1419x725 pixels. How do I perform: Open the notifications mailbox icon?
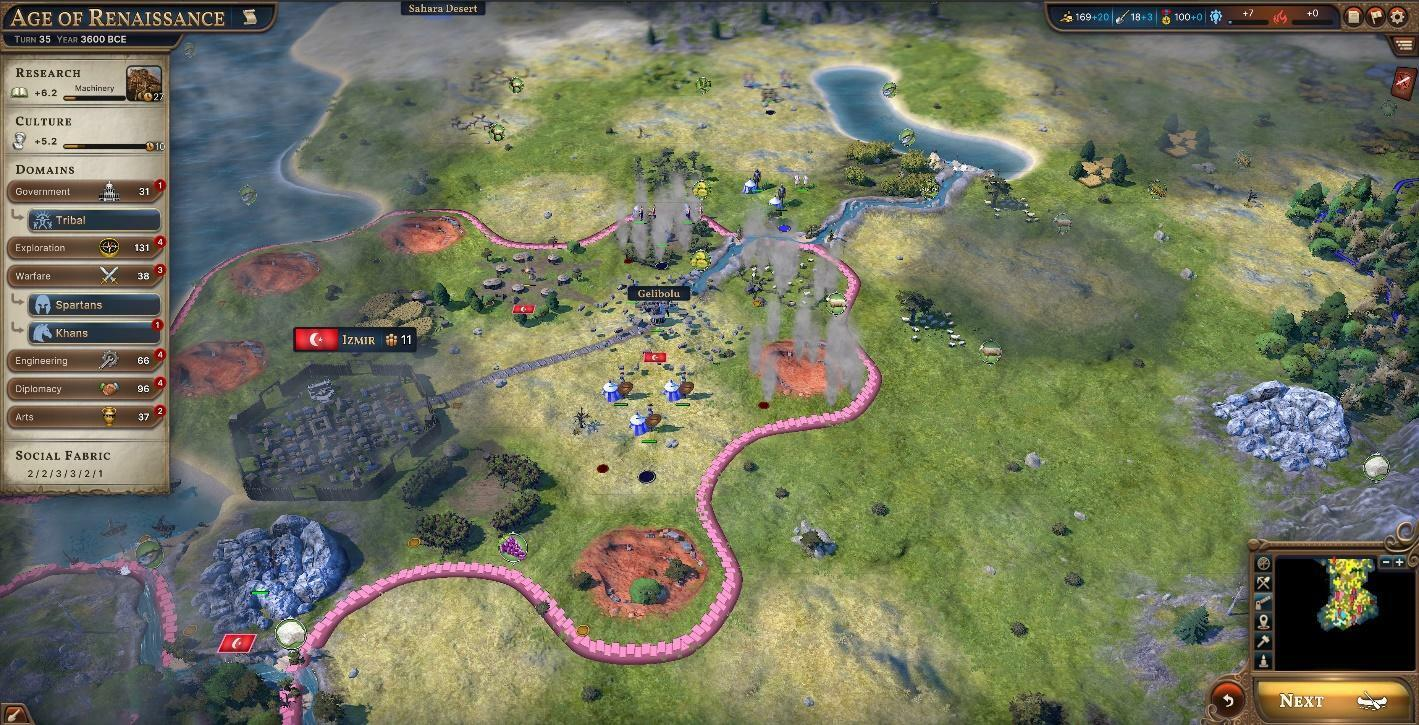(1375, 17)
